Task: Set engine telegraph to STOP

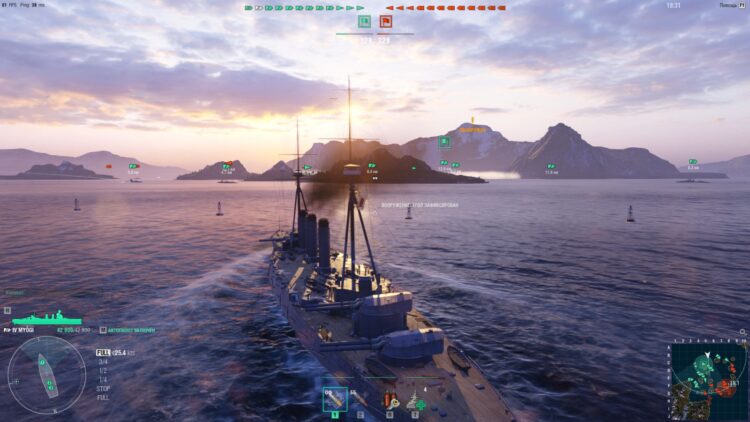Action: coord(103,388)
